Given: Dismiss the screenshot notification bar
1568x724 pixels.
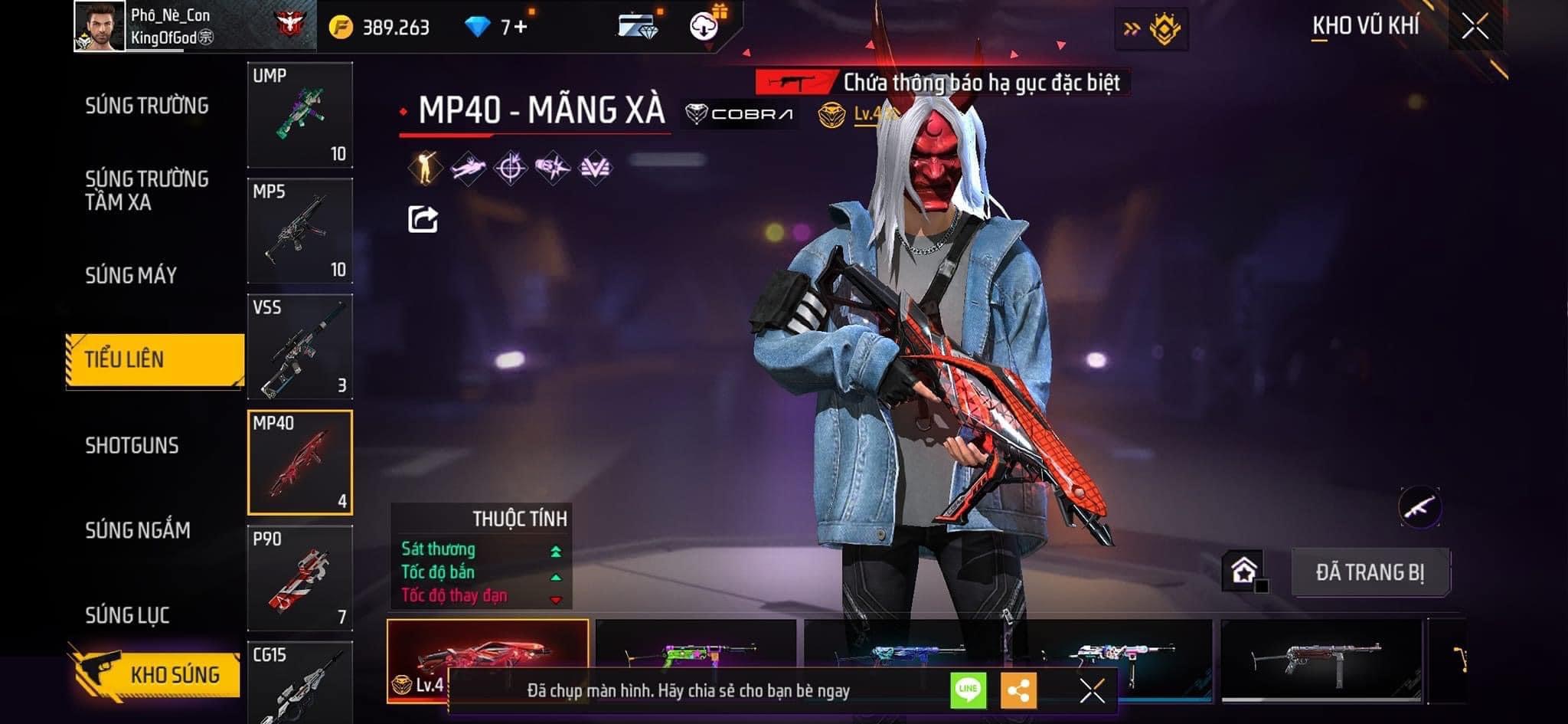Looking at the screenshot, I should [1092, 690].
